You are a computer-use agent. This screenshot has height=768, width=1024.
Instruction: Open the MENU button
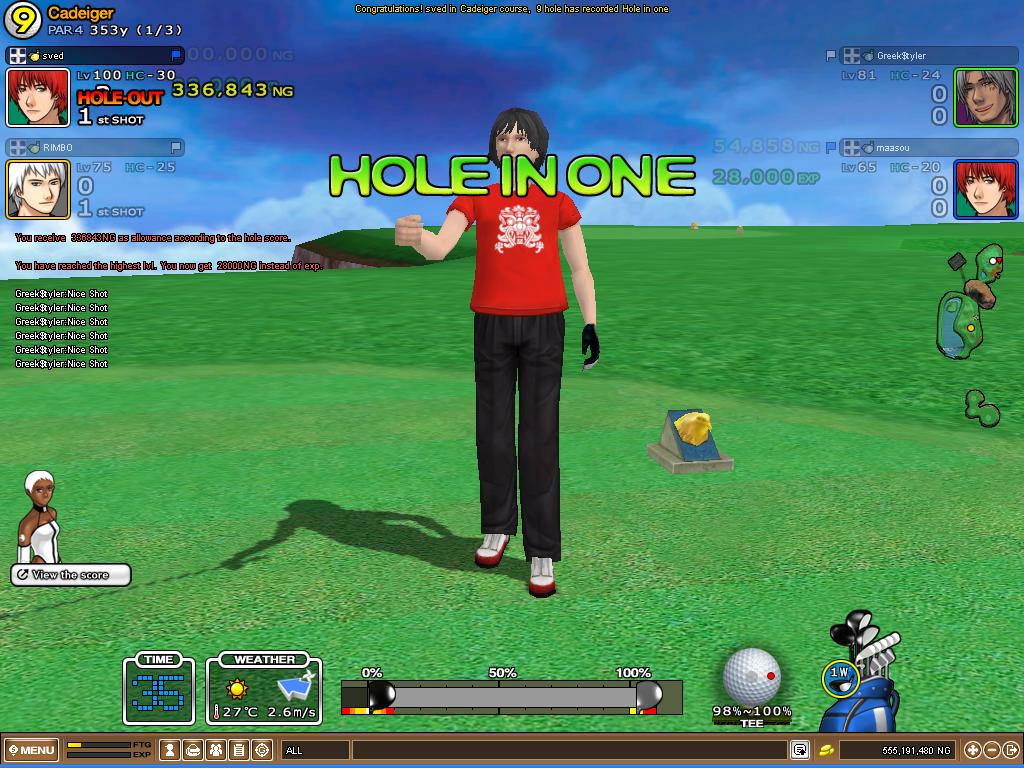pos(31,750)
